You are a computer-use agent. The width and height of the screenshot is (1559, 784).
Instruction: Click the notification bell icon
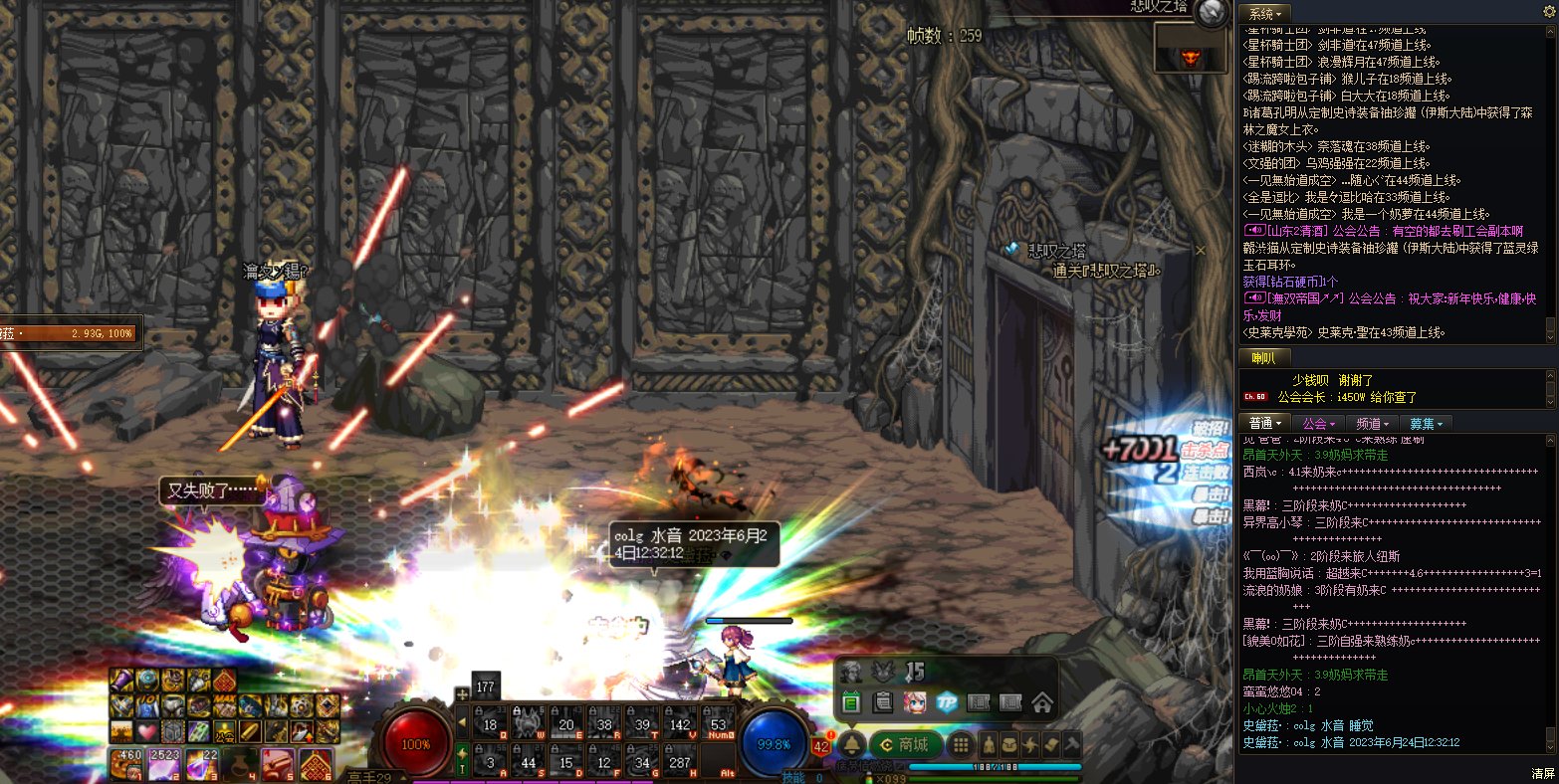(852, 744)
